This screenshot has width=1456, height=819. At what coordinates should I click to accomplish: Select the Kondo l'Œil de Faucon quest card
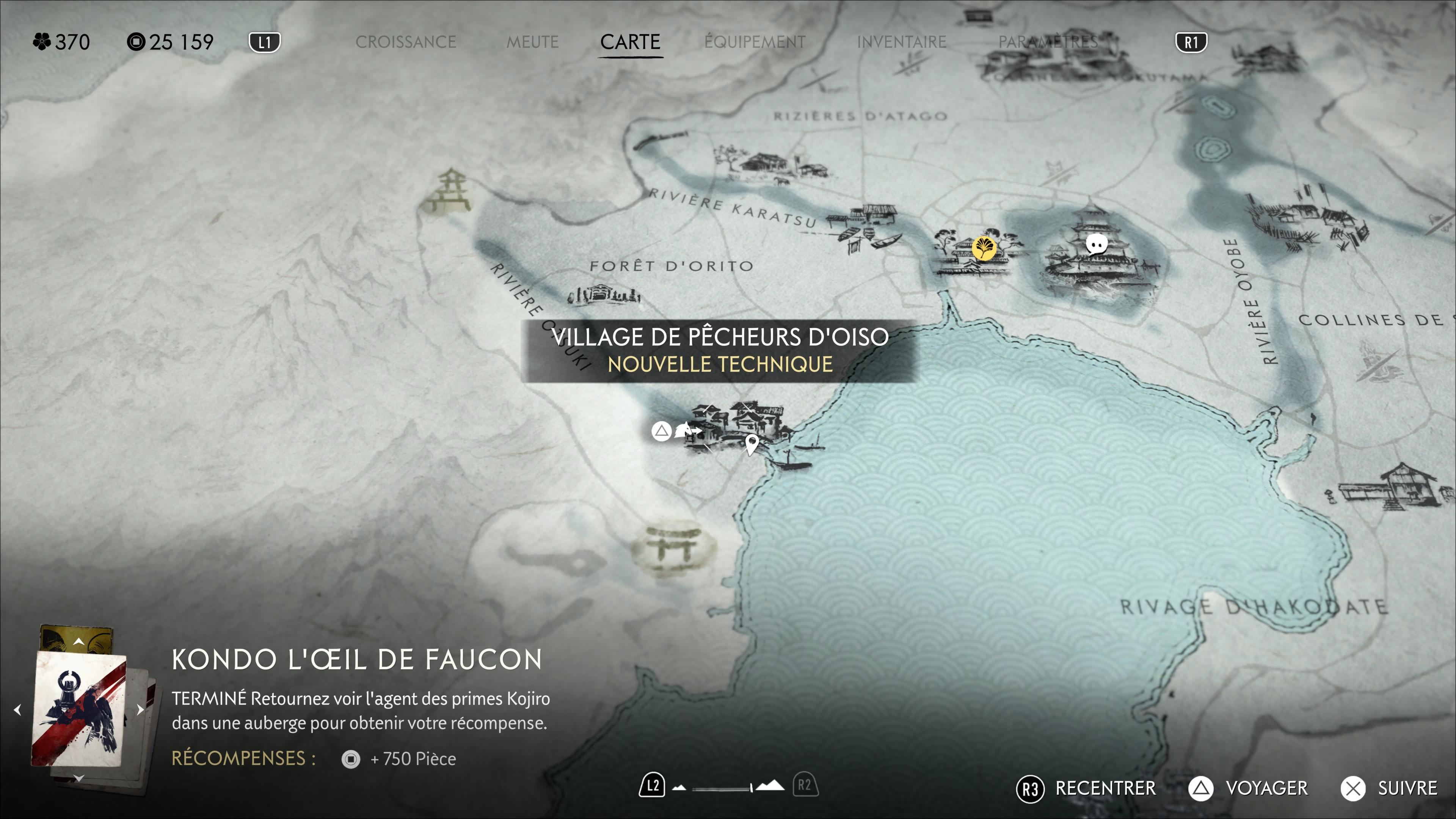click(79, 710)
